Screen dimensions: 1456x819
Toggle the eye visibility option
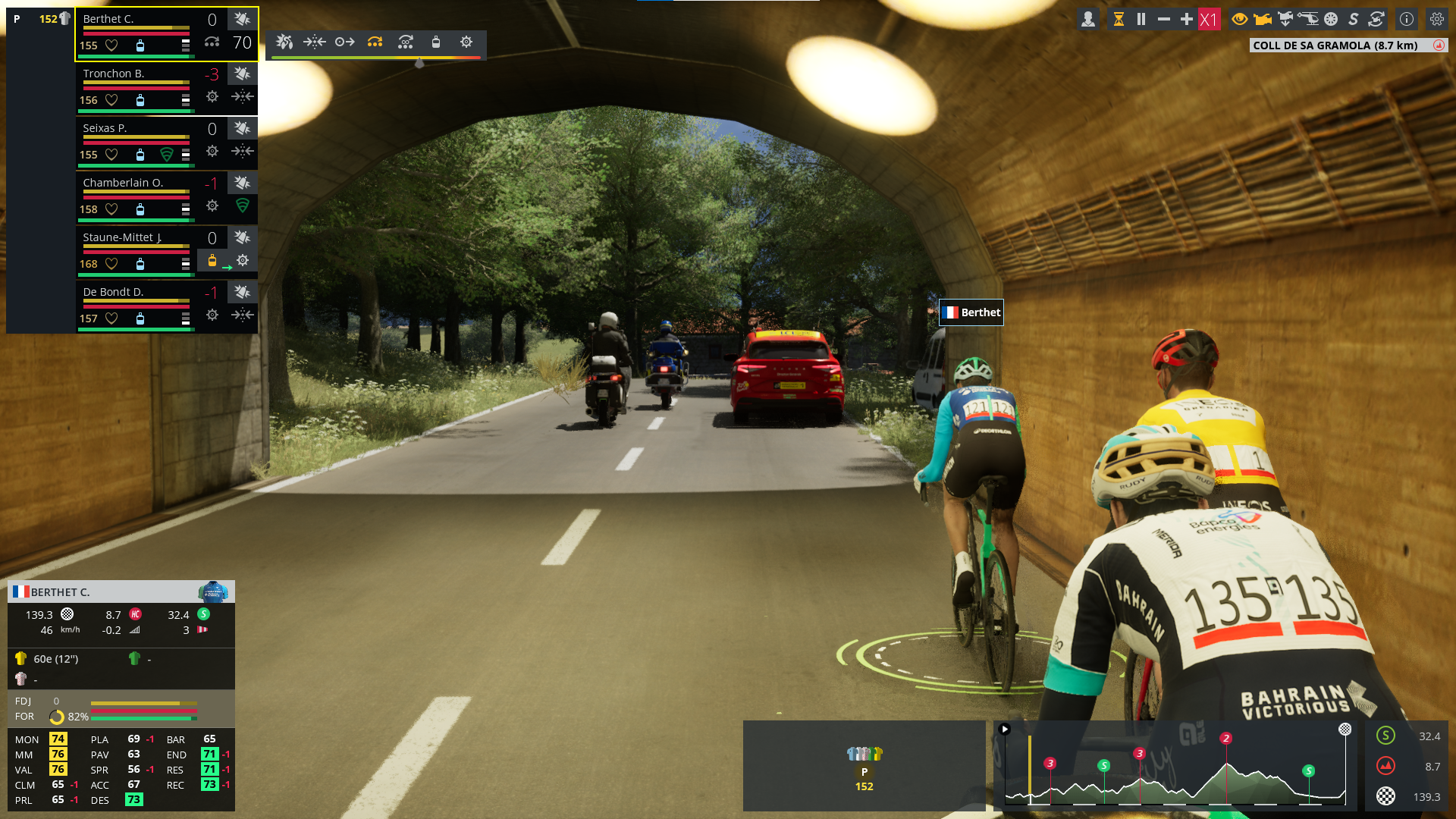(1240, 20)
